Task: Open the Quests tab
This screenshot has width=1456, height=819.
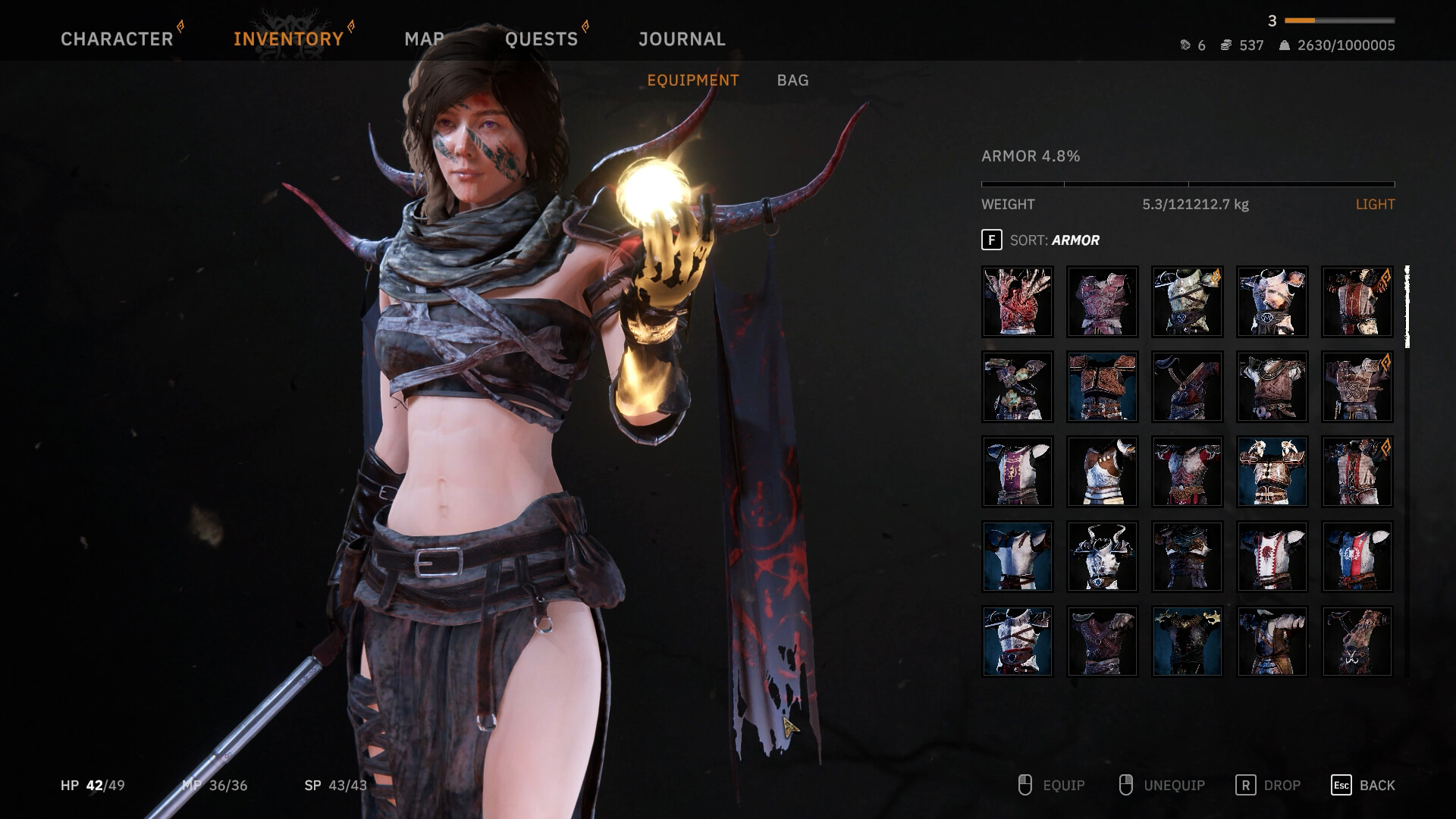Action: click(x=541, y=39)
